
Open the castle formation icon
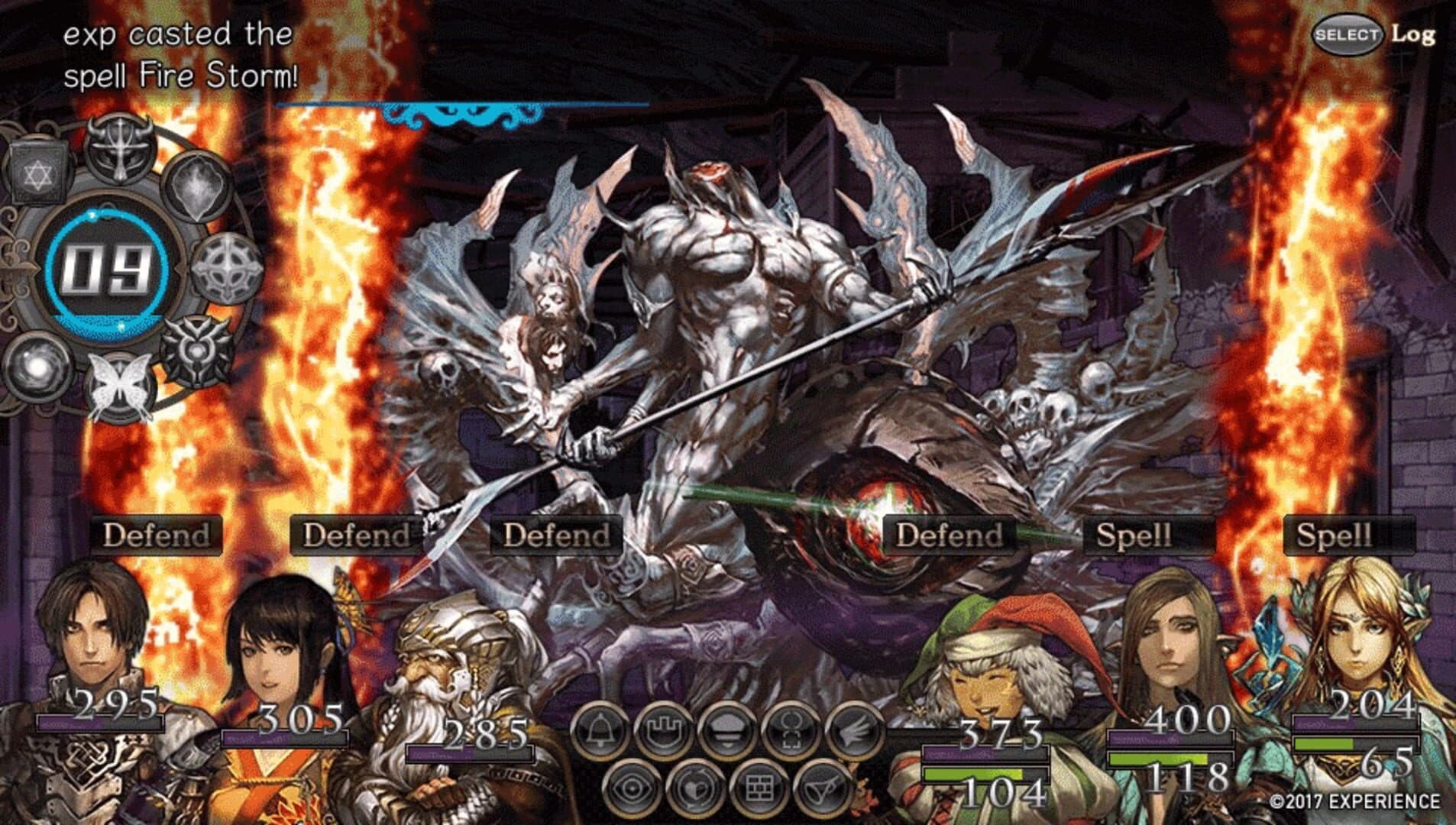tap(664, 731)
